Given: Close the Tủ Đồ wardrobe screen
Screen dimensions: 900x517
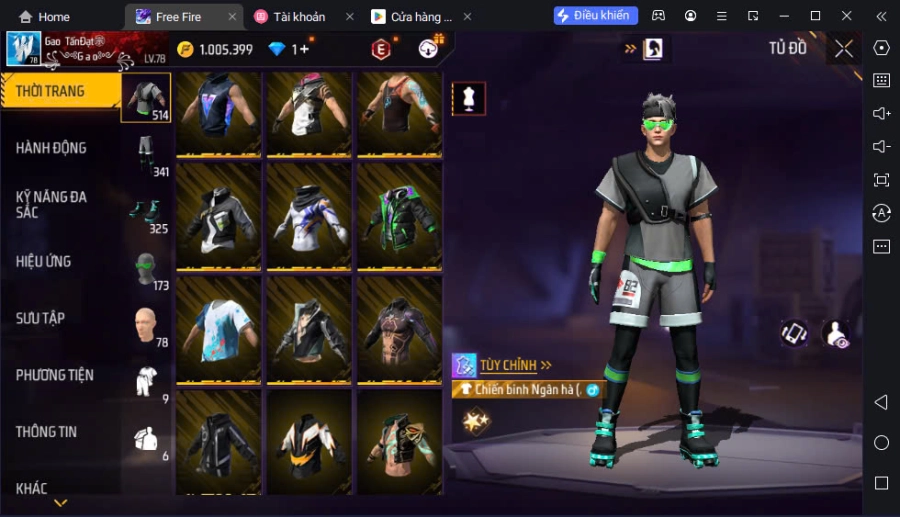Looking at the screenshot, I should click(x=844, y=48).
